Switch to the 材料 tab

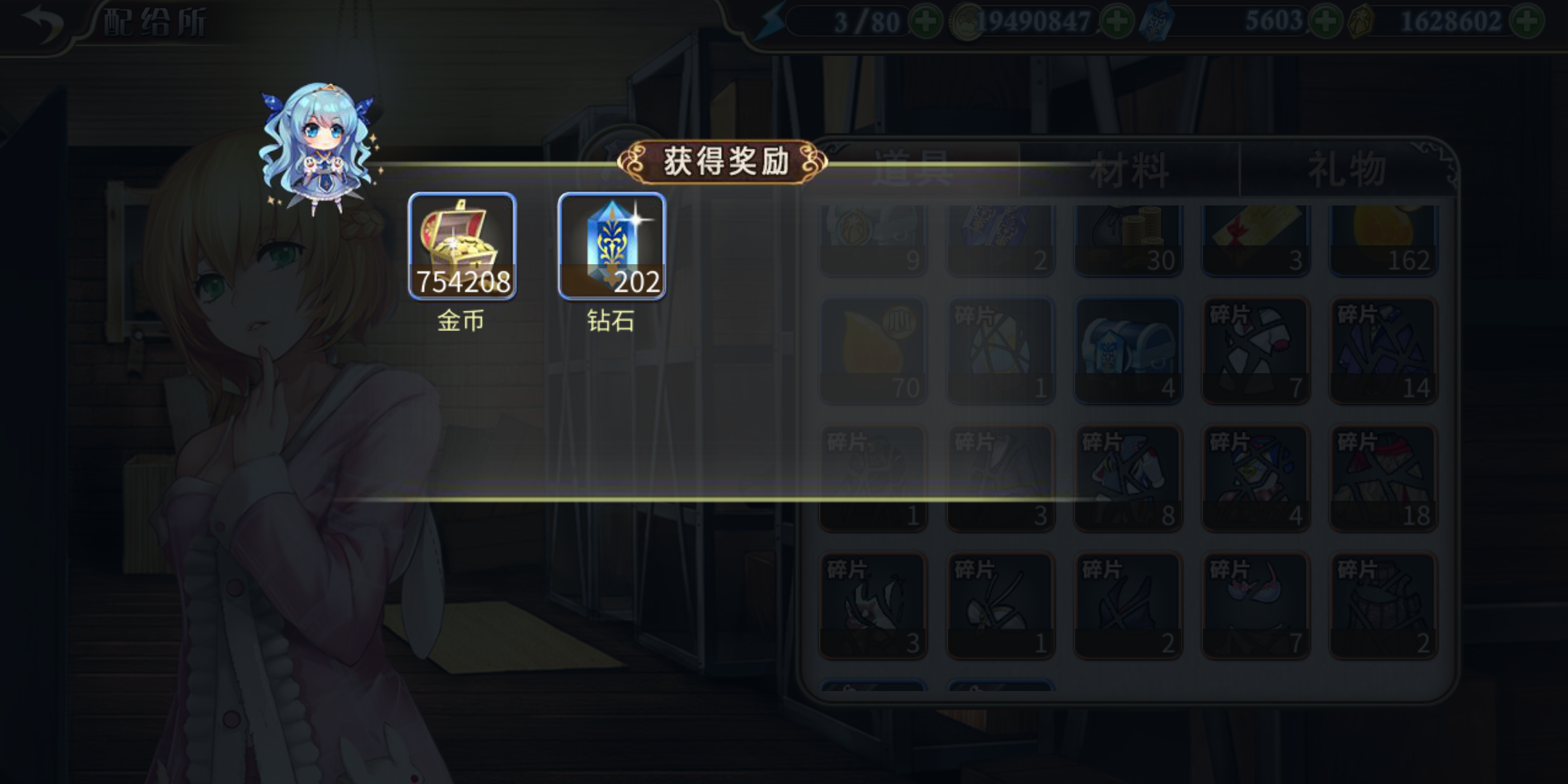1129,167
